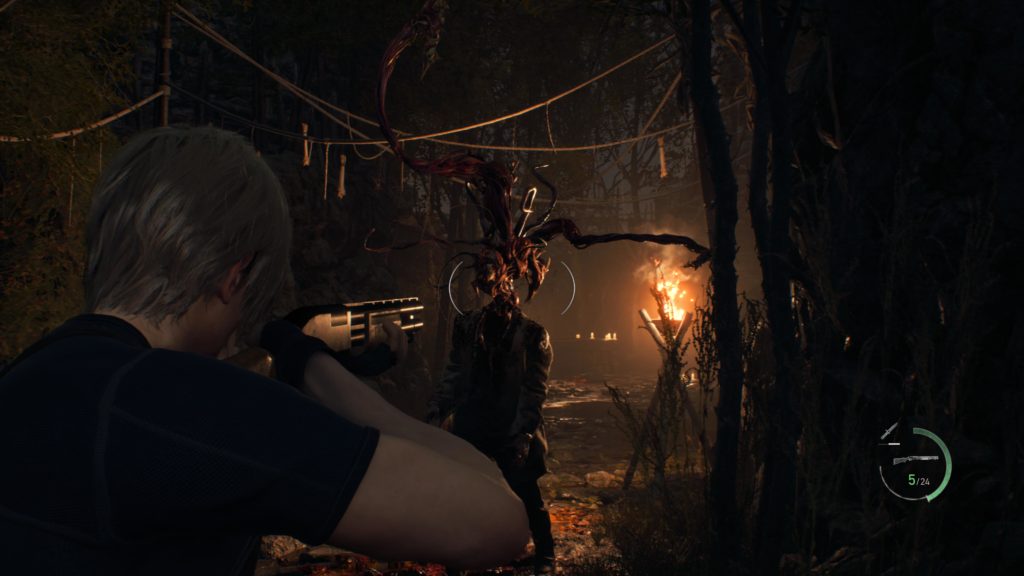Select the equipped shotgun weapon icon
1024x576 pixels.
pyautogui.click(x=917, y=460)
